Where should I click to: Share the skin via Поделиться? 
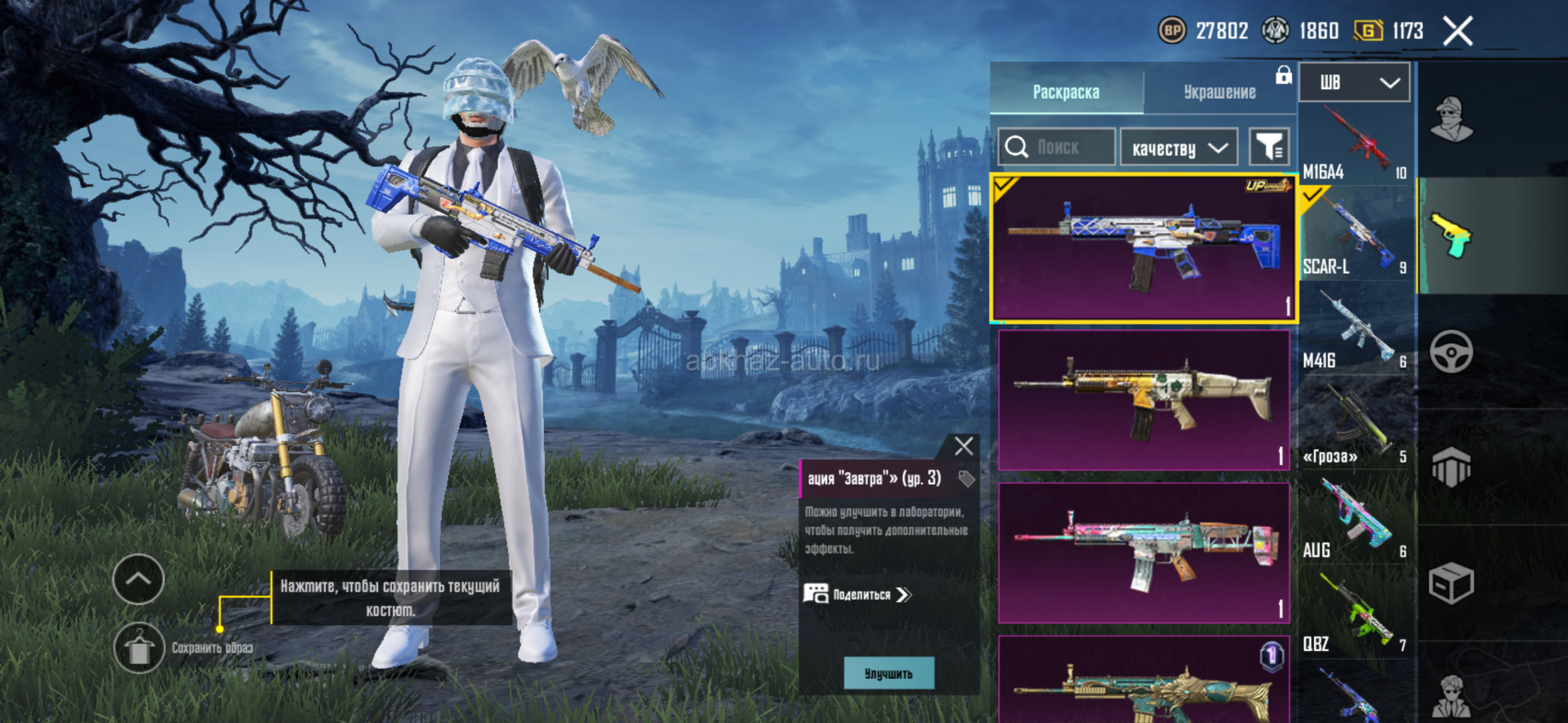[858, 594]
